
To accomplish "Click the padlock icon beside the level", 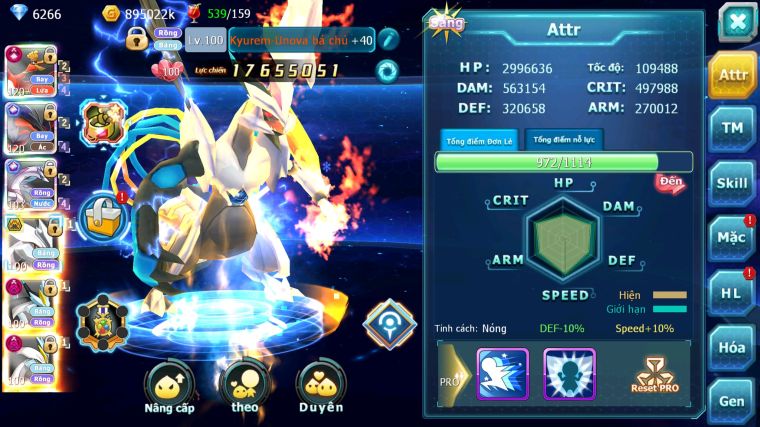I will point(137,39).
